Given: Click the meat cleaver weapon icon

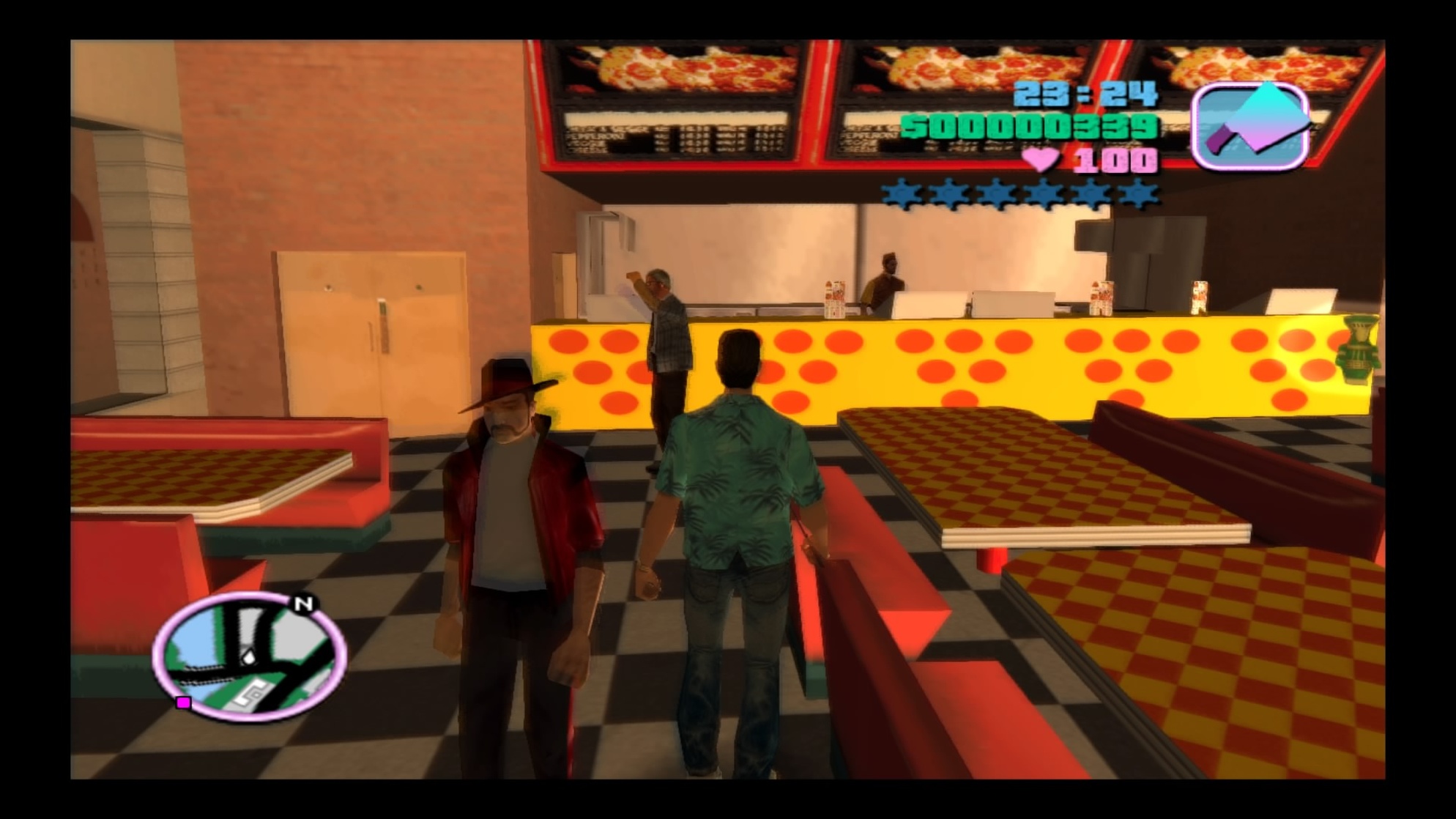Looking at the screenshot, I should pos(1251,126).
